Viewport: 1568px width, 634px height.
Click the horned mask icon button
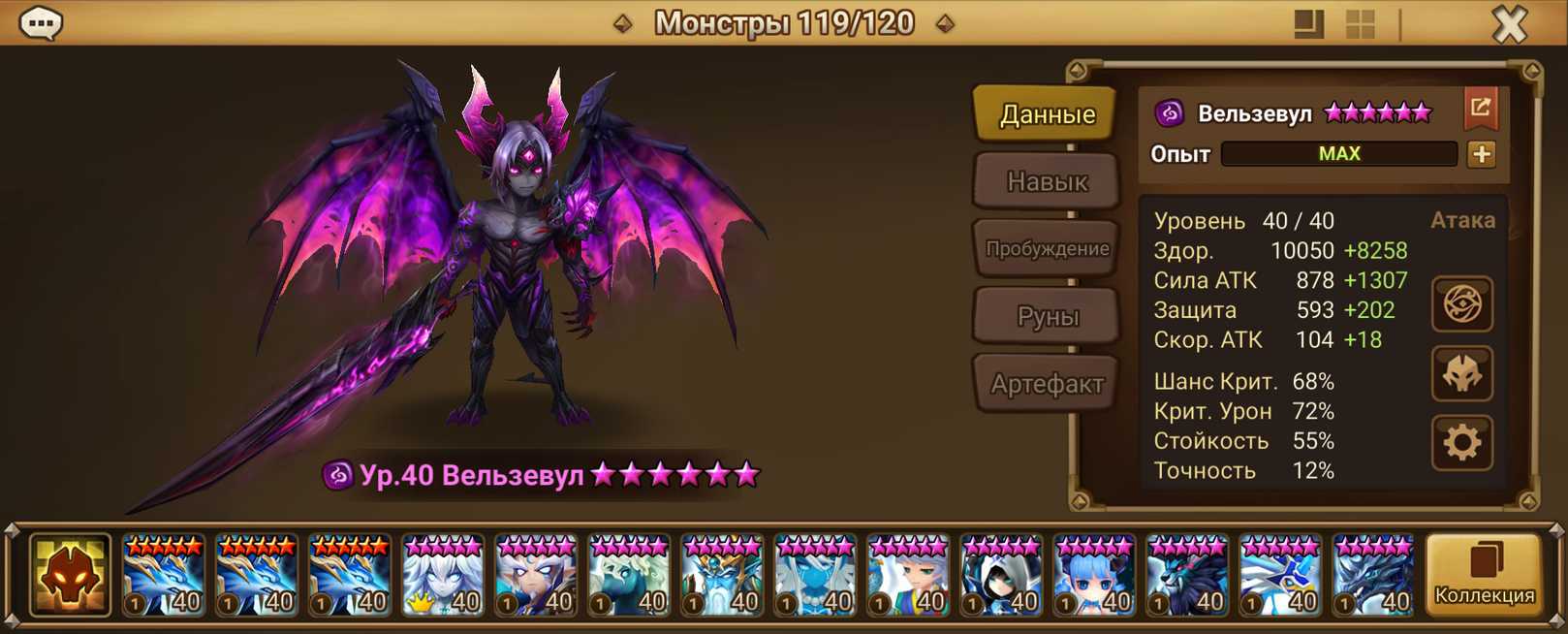coord(1461,374)
